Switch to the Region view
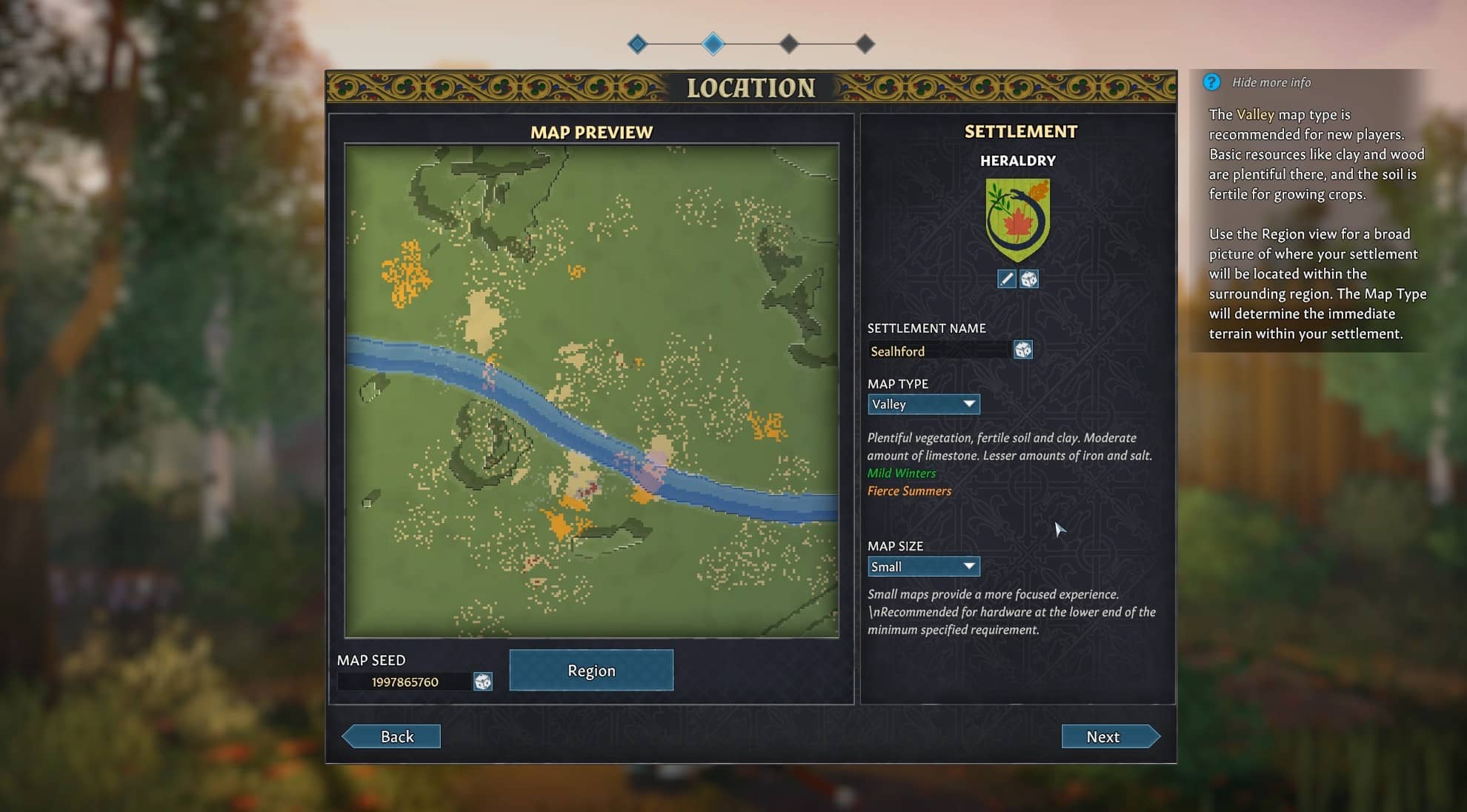The image size is (1467, 812). tap(591, 670)
